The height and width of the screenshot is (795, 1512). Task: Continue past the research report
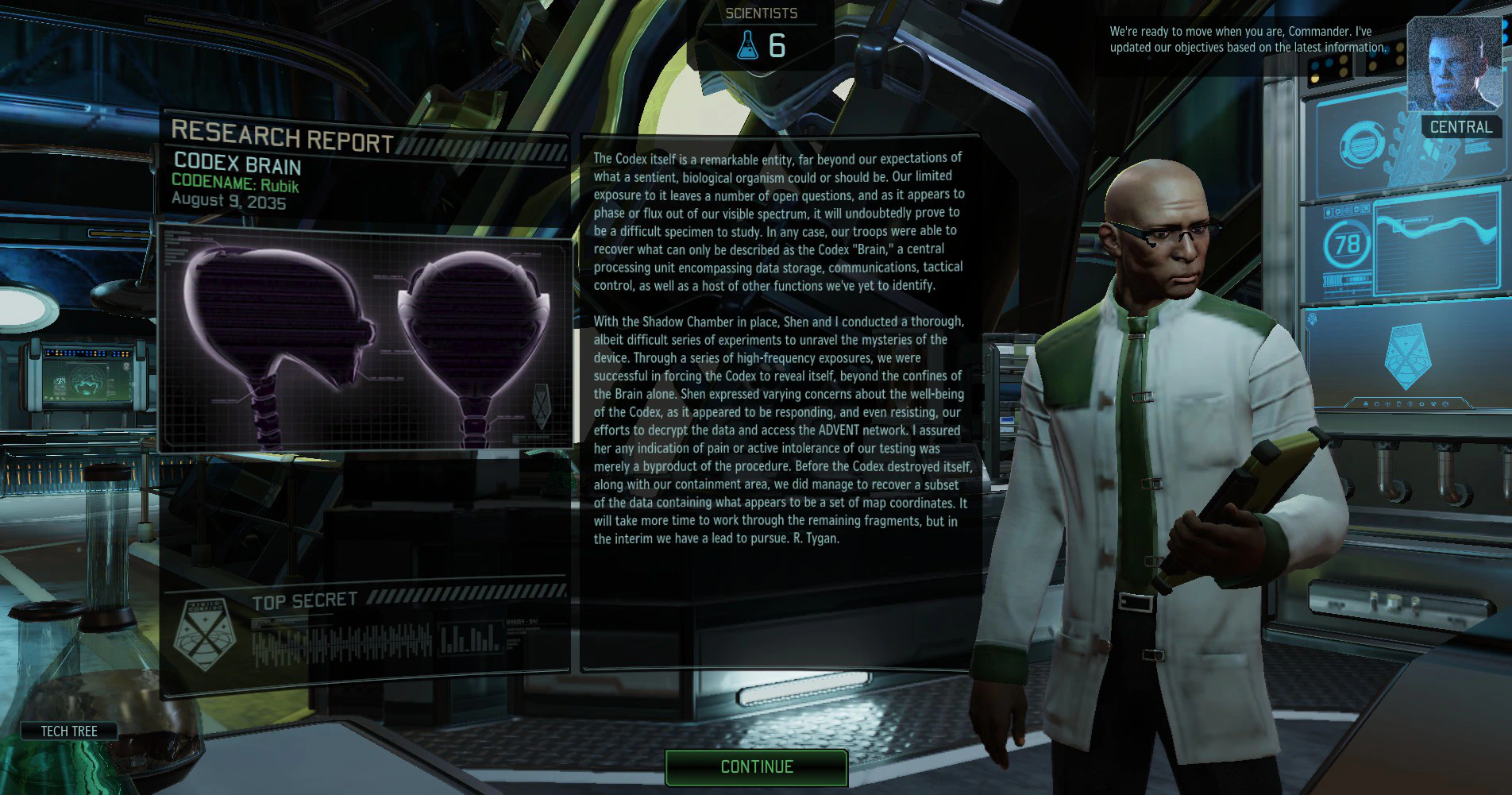pos(756,767)
